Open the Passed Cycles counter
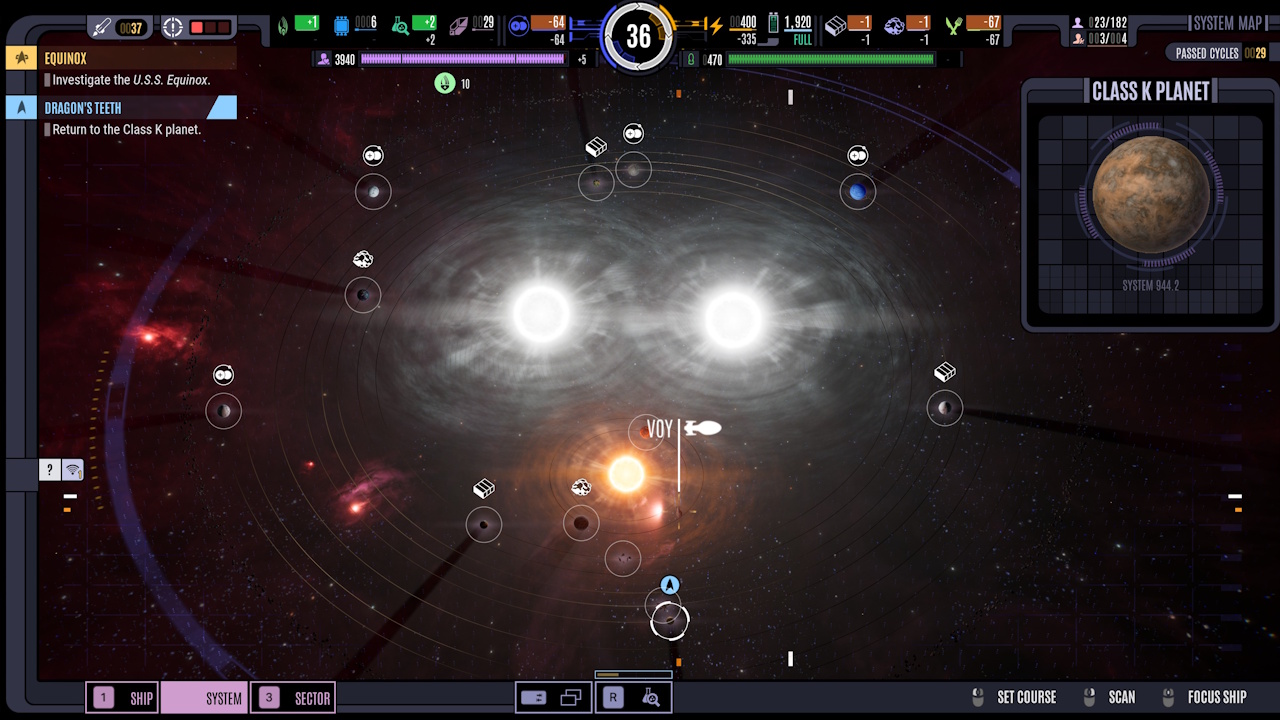1280x720 pixels. click(1210, 53)
